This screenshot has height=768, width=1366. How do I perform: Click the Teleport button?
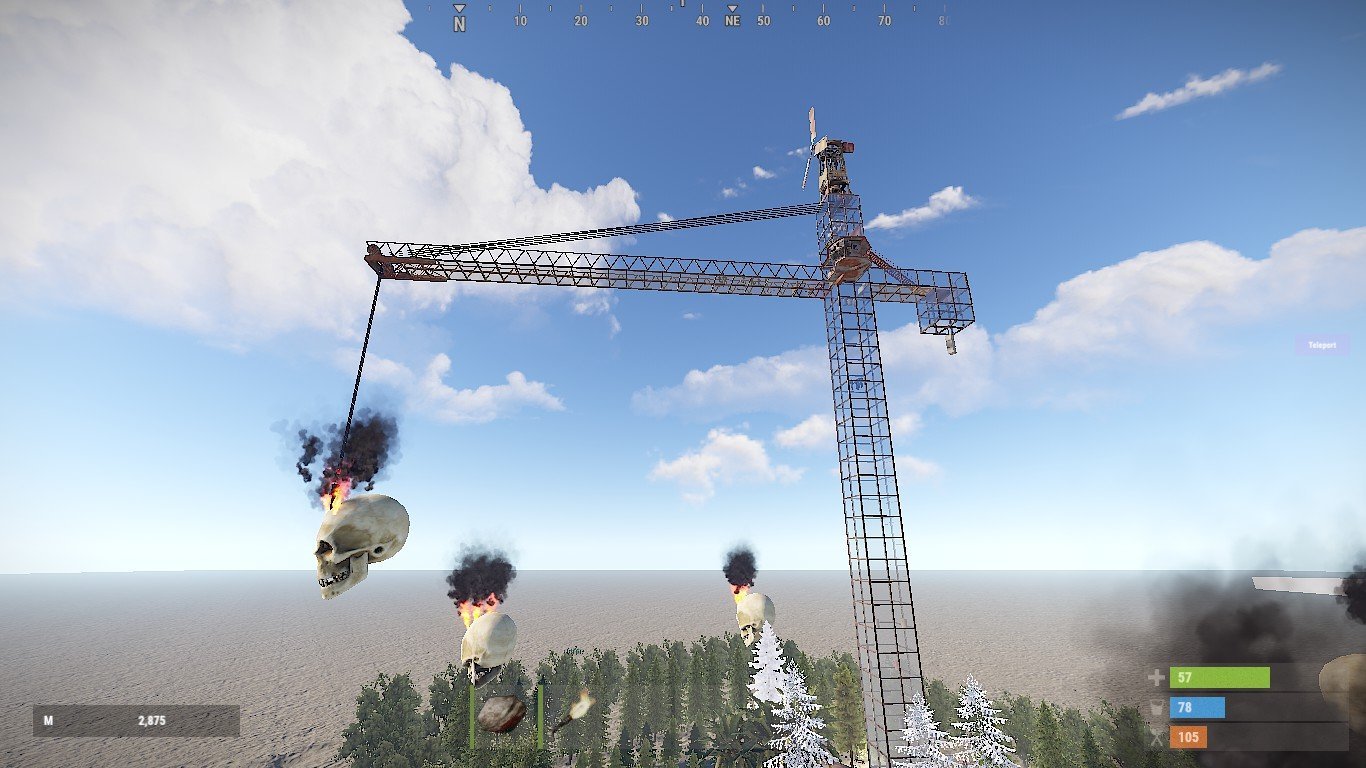click(1321, 345)
